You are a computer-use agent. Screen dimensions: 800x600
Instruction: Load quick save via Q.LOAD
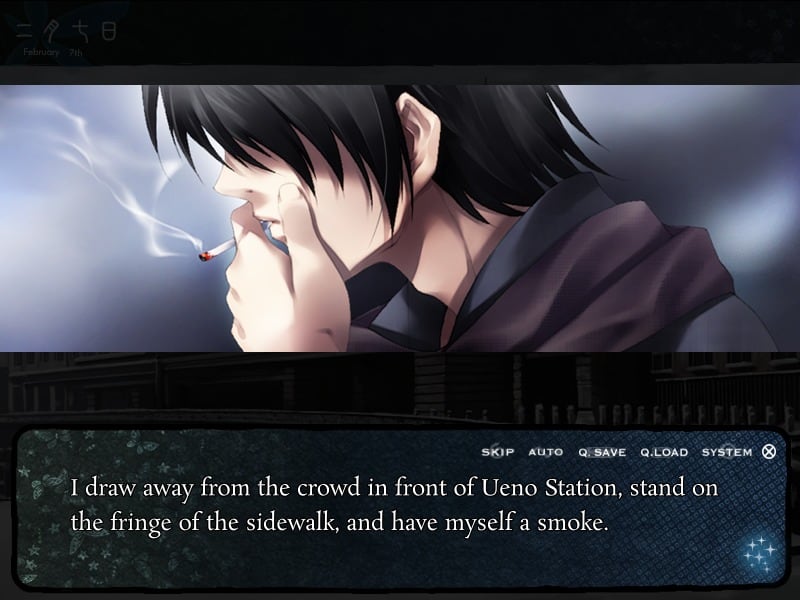[663, 452]
